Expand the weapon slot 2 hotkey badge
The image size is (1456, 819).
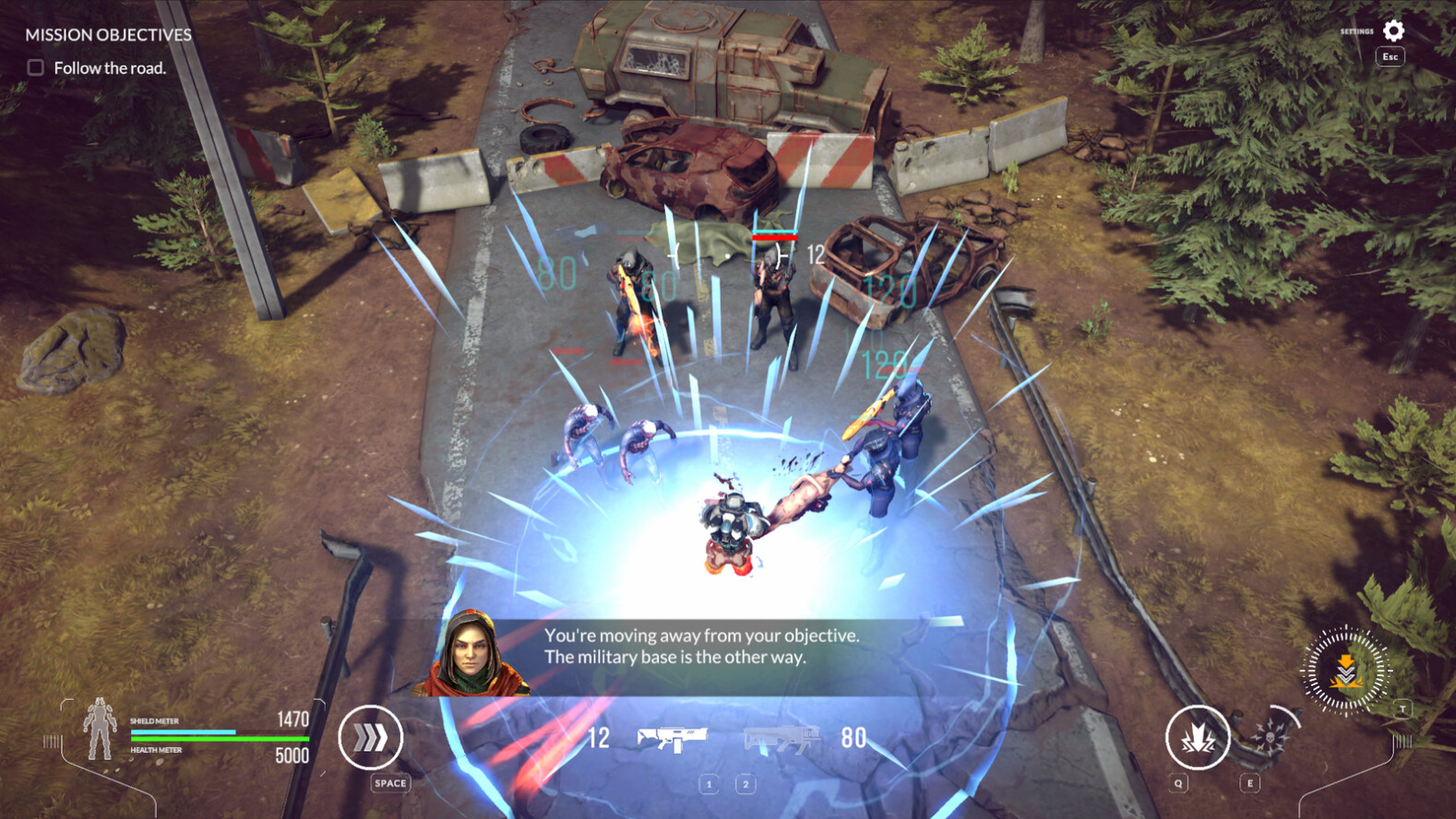(746, 784)
